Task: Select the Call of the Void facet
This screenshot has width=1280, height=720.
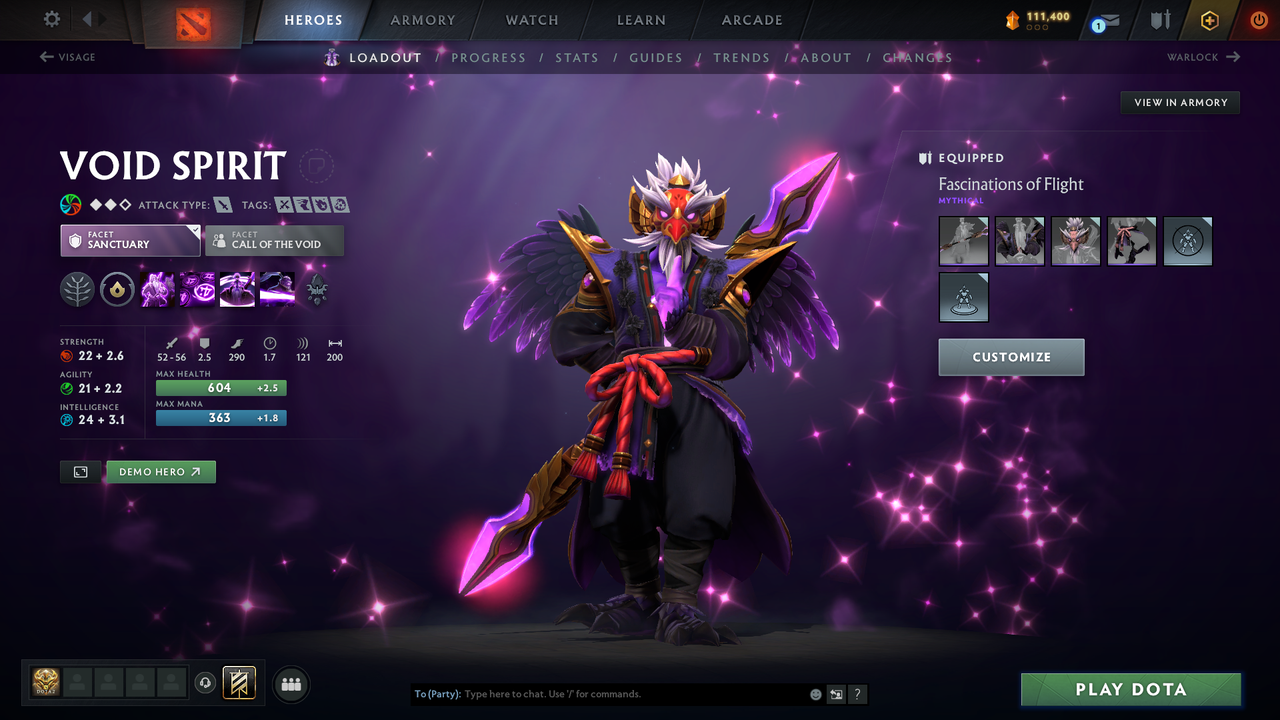Action: tap(274, 240)
